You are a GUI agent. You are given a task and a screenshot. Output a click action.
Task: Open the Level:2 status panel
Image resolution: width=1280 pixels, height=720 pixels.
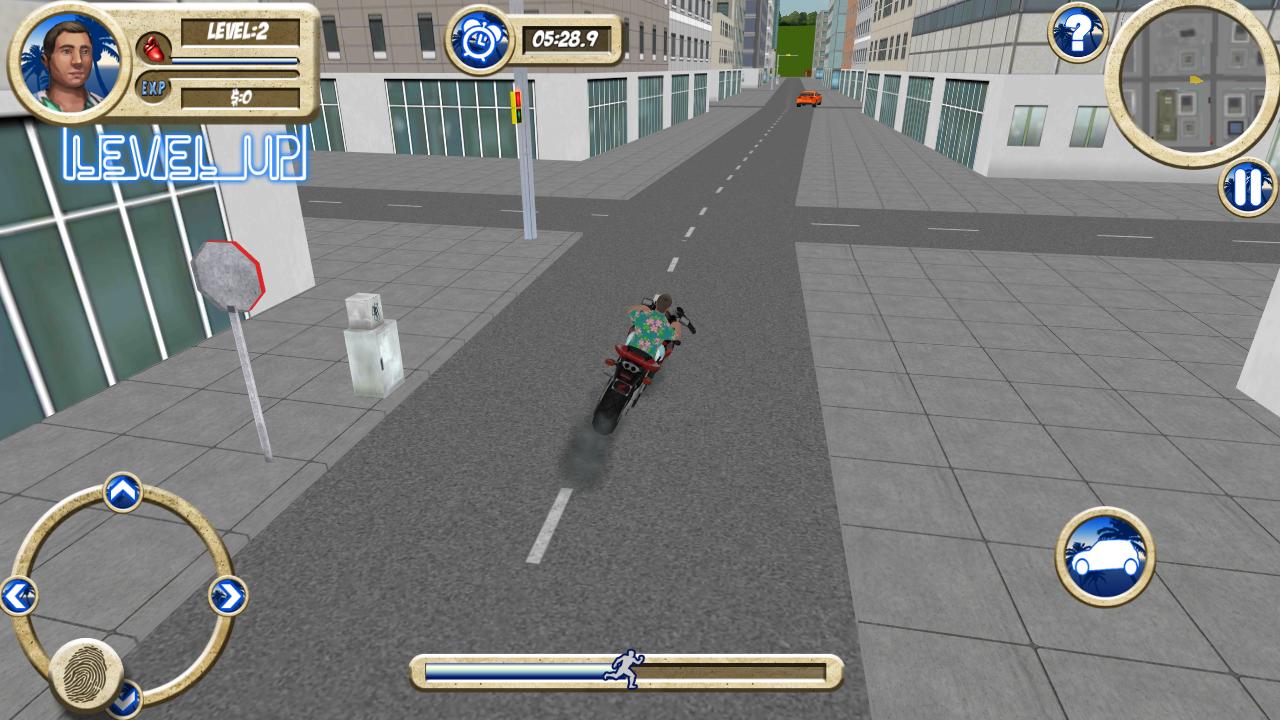(240, 32)
